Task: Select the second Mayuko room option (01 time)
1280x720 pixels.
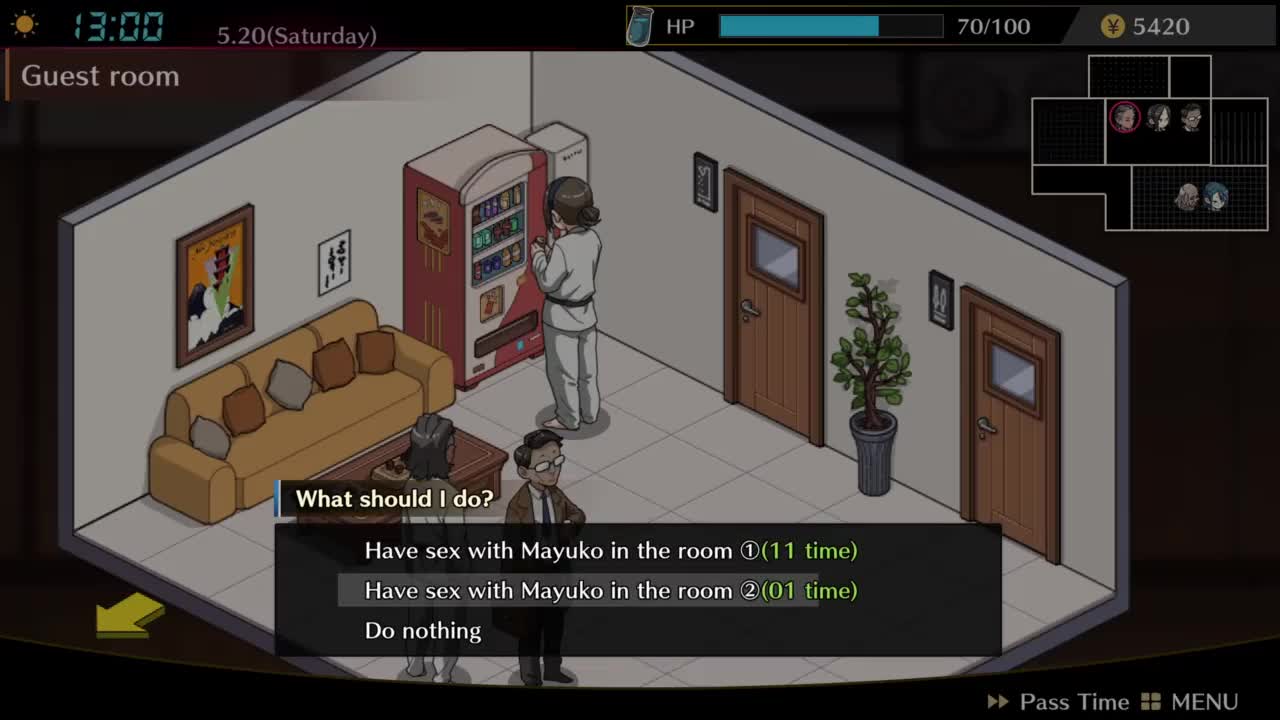Action: (610, 591)
